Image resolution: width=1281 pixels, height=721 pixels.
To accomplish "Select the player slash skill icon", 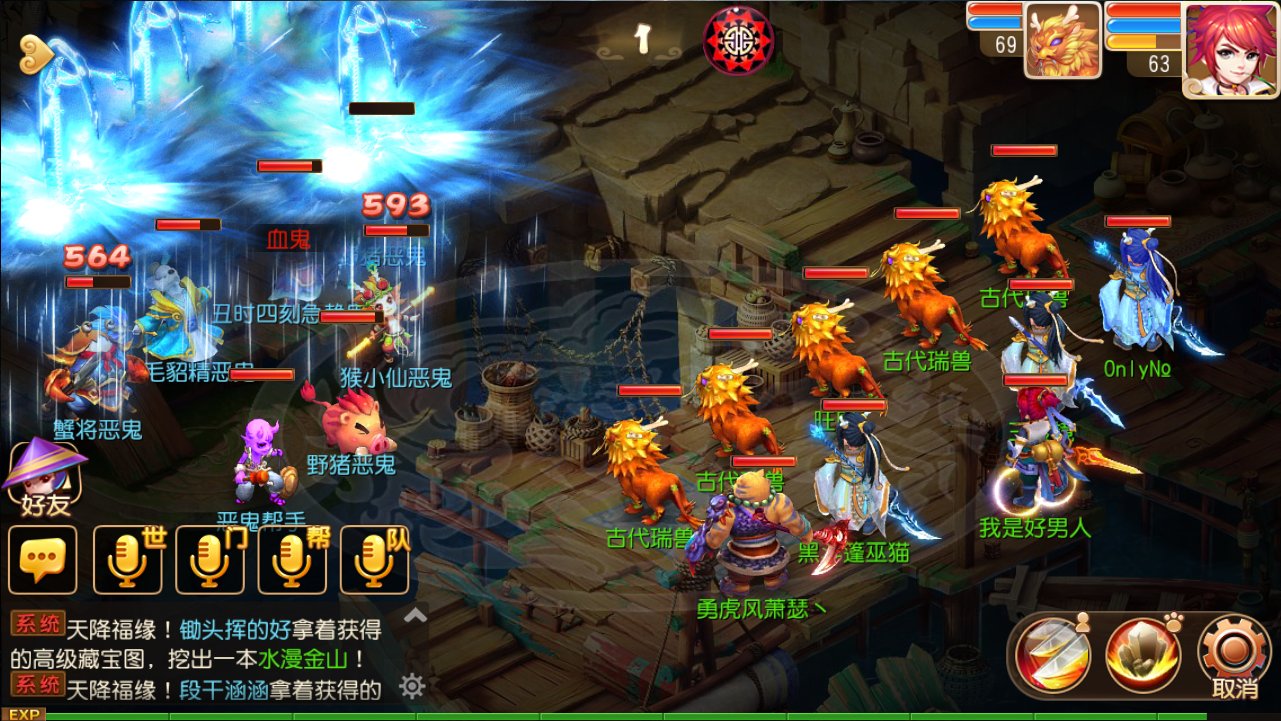I will (1051, 655).
